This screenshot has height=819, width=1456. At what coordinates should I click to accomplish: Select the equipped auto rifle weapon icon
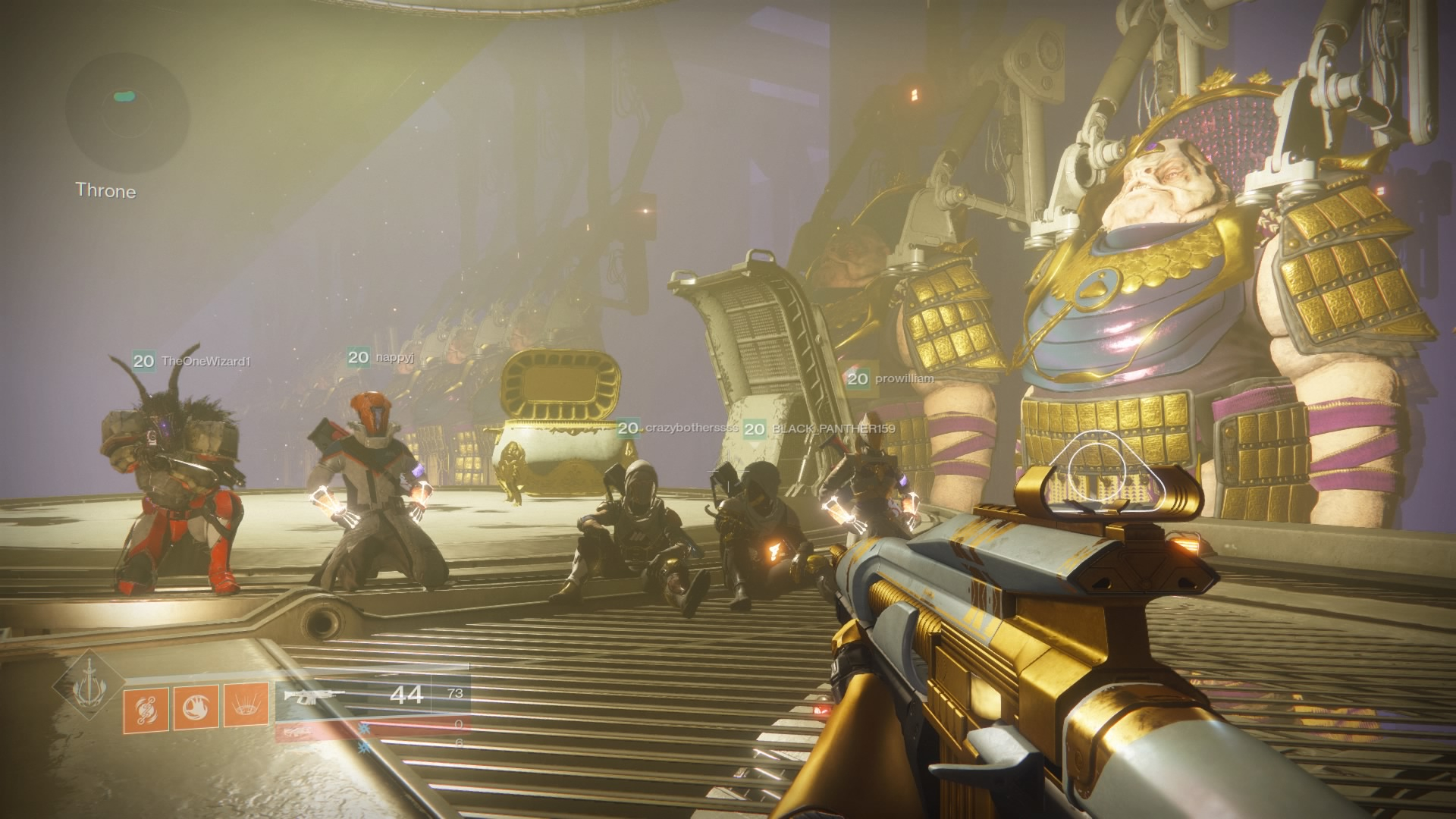[x=313, y=695]
